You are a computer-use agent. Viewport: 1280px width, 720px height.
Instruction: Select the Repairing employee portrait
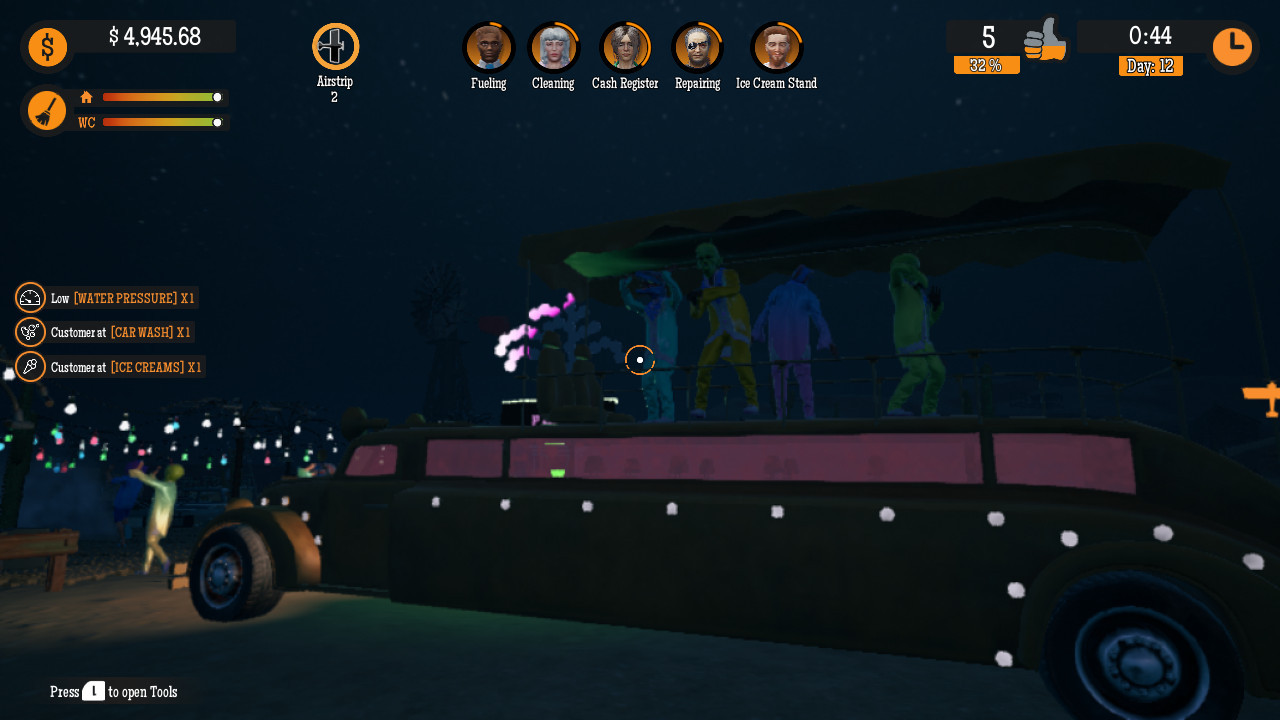coord(697,45)
